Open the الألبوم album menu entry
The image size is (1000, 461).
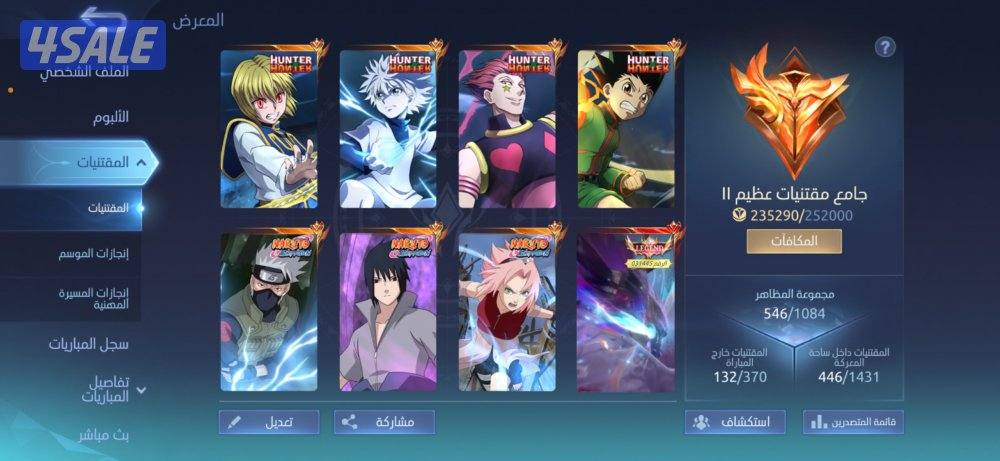[105, 116]
